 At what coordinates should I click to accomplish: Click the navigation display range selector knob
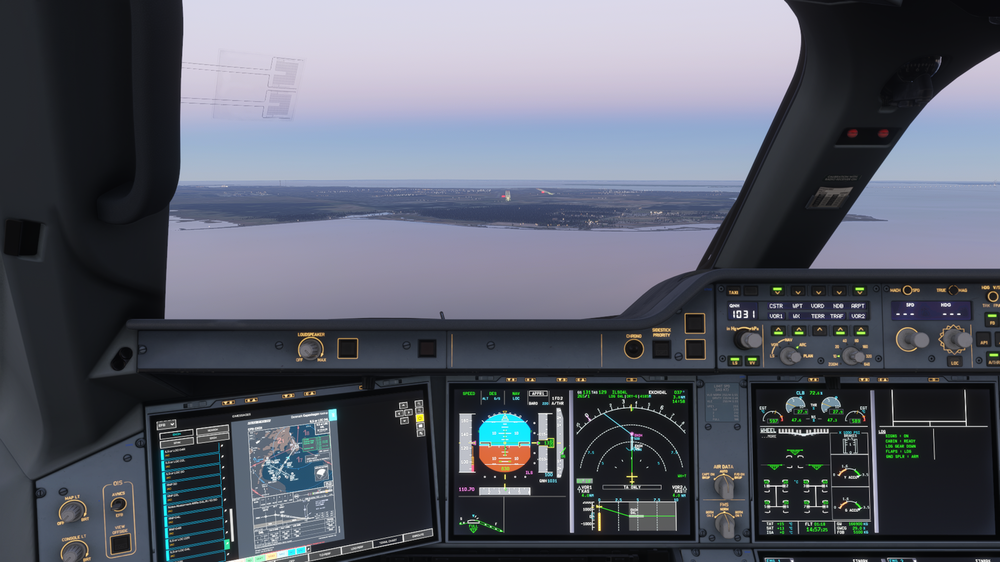(x=853, y=355)
